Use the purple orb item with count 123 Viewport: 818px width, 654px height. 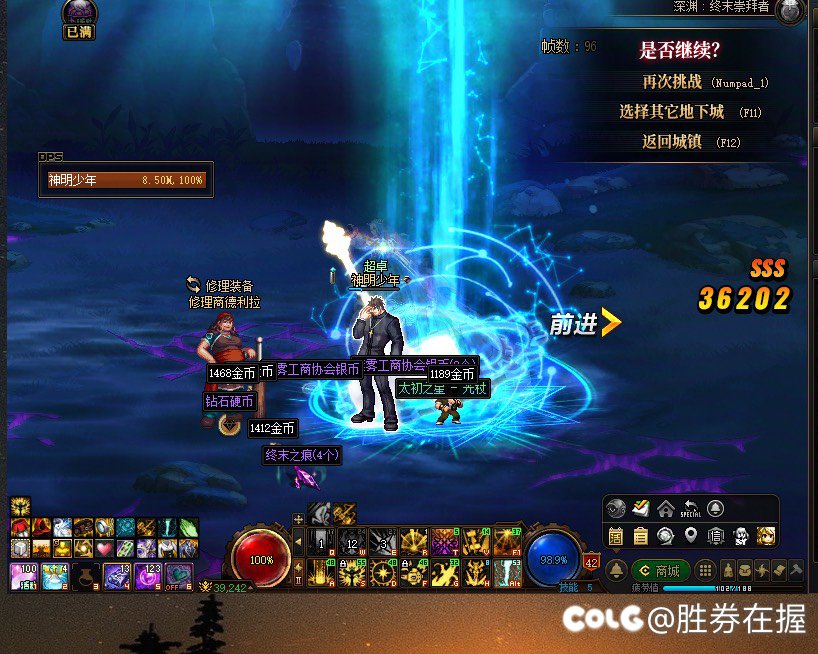(148, 576)
